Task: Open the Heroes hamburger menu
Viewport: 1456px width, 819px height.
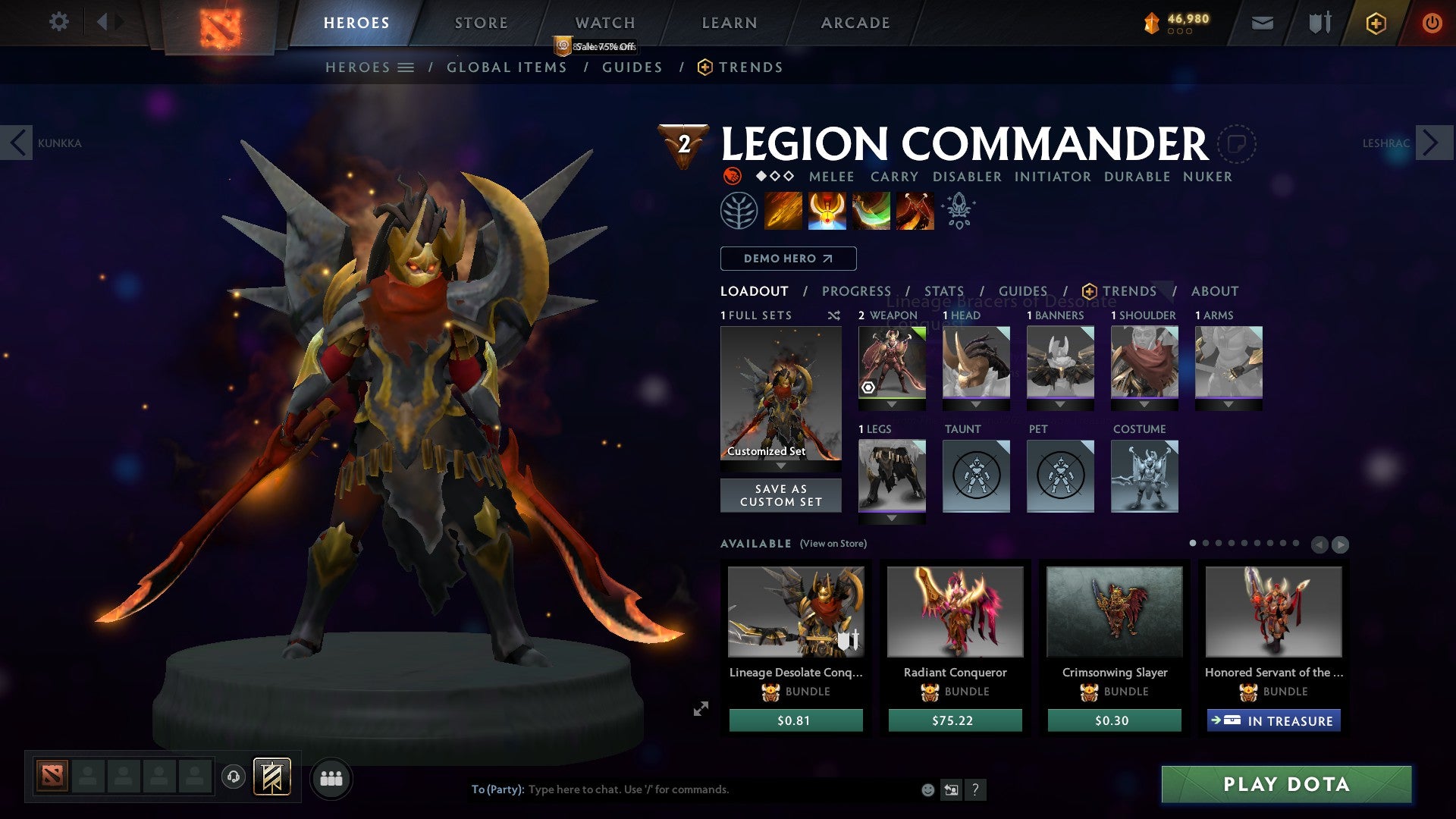Action: 406,67
